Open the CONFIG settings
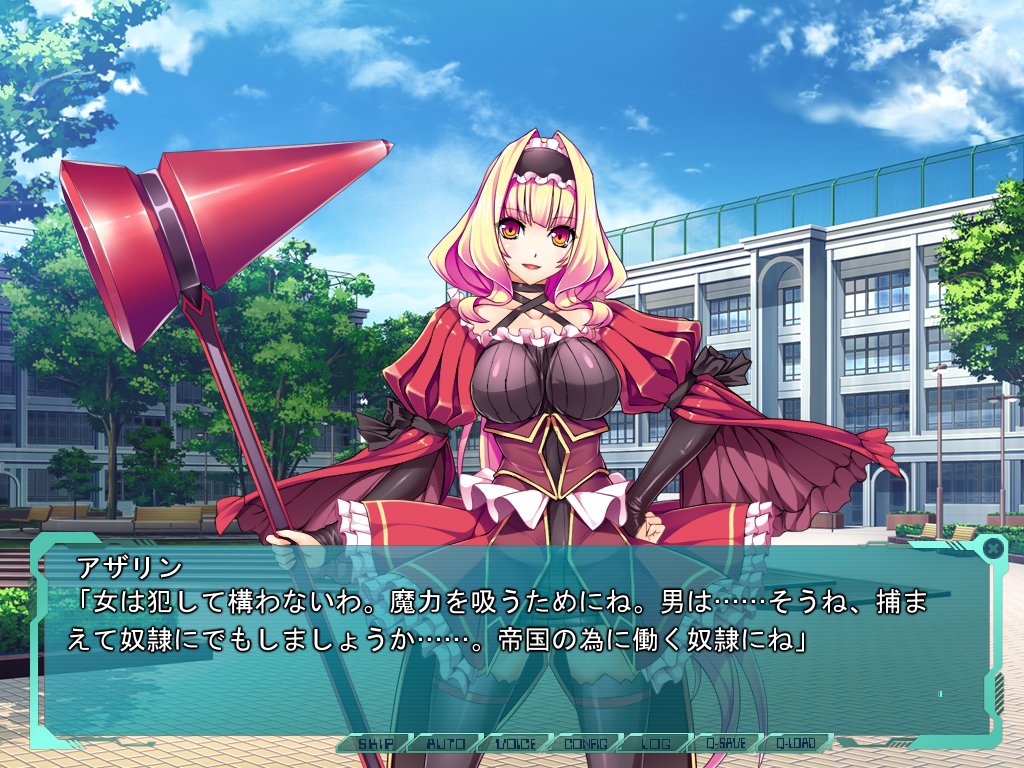 point(584,743)
